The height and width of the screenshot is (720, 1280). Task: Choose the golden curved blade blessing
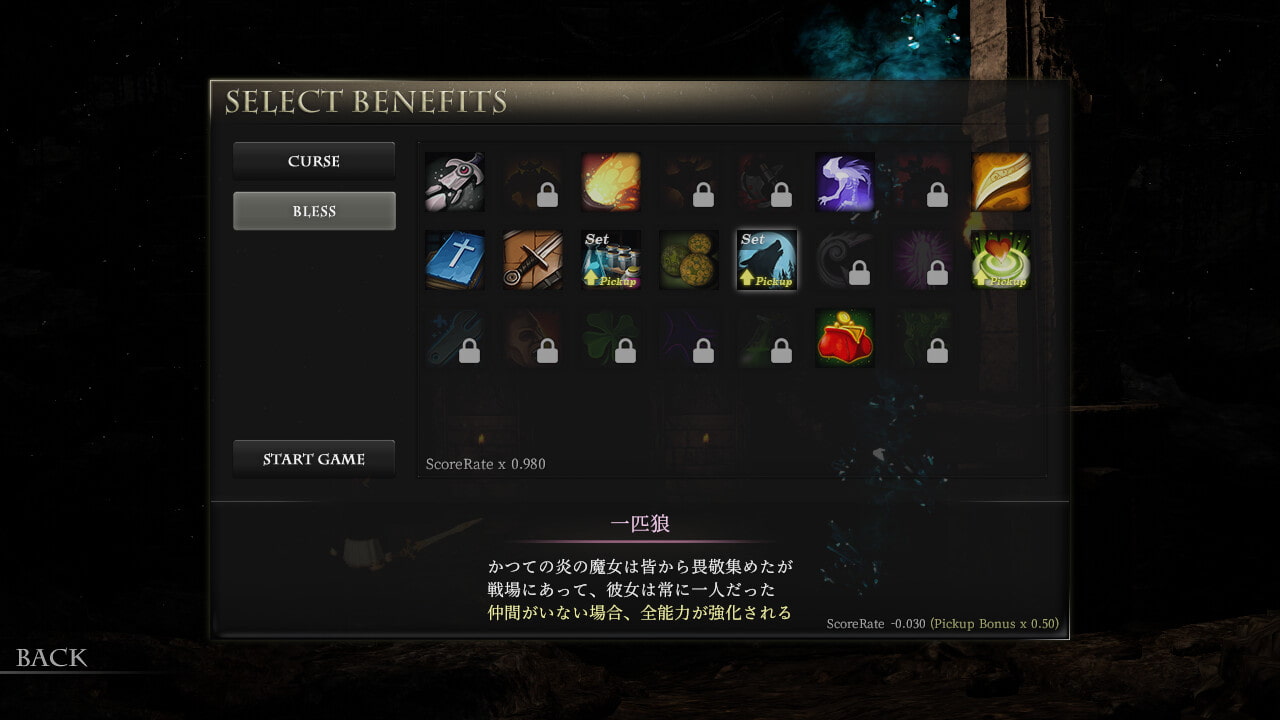click(1001, 182)
